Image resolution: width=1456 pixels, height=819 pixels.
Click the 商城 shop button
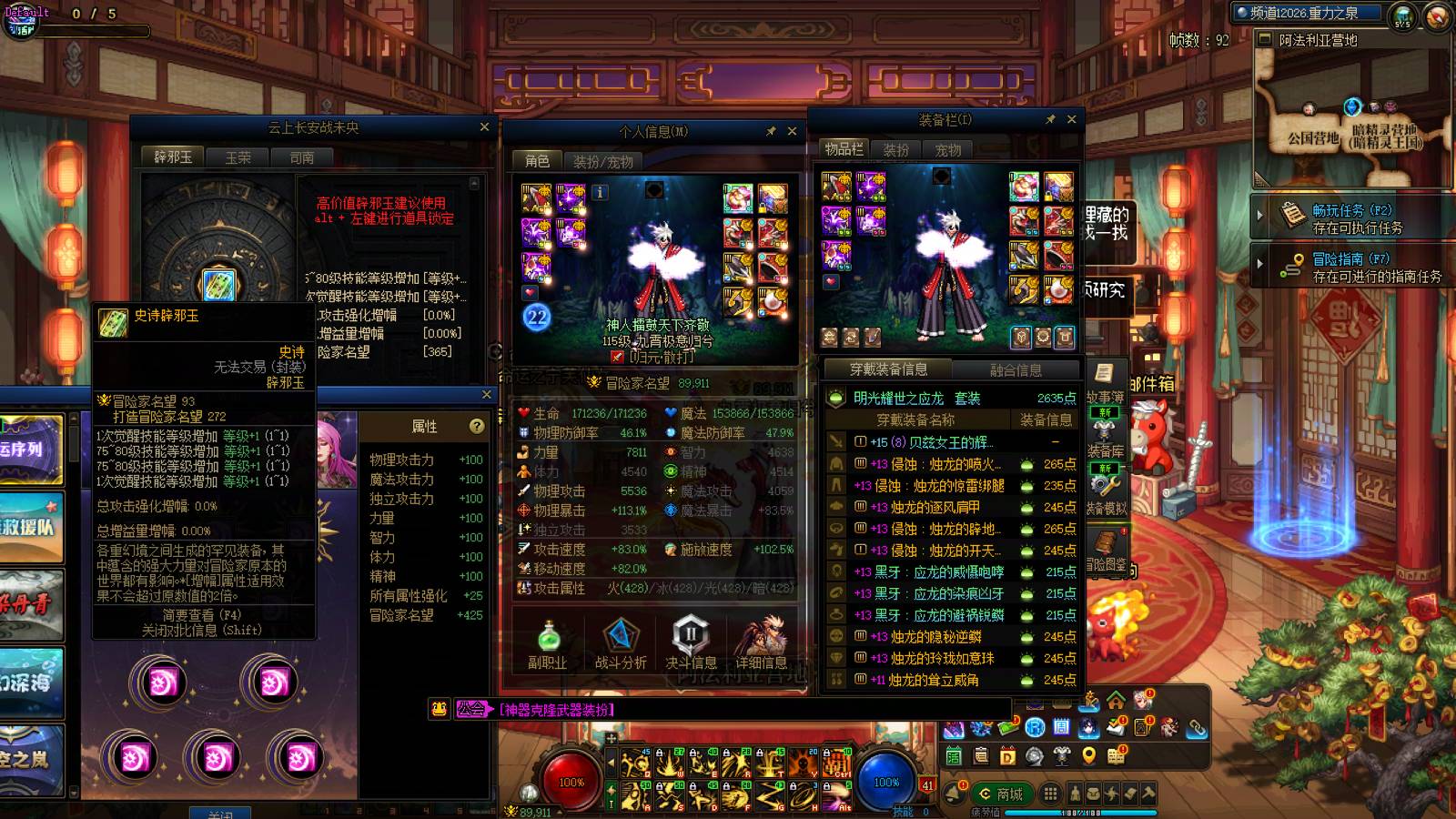1001,794
